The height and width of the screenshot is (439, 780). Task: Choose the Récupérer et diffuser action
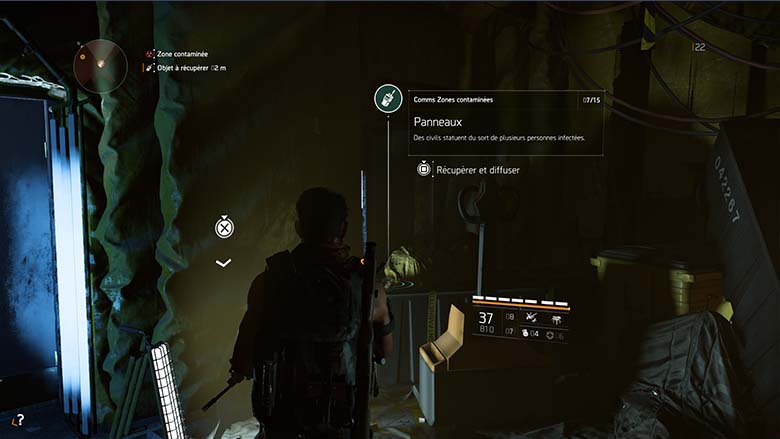(468, 170)
